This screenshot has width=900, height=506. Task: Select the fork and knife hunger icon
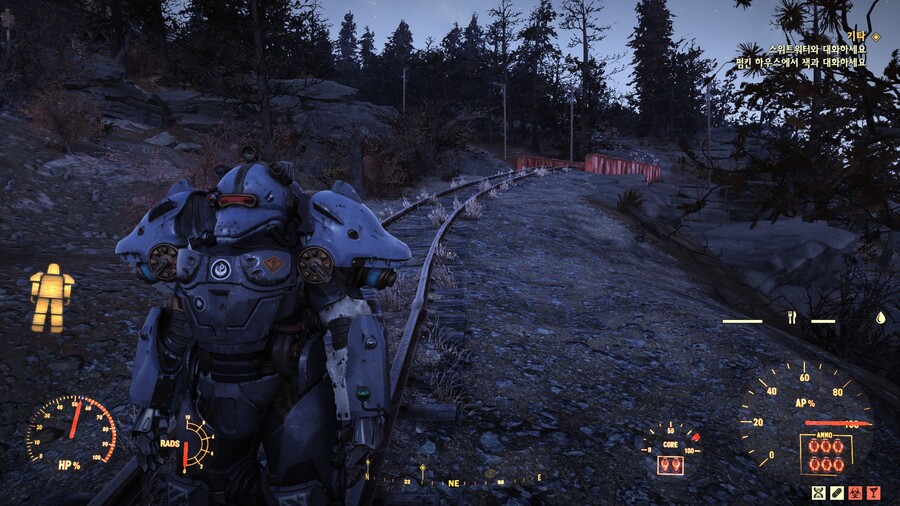click(792, 319)
